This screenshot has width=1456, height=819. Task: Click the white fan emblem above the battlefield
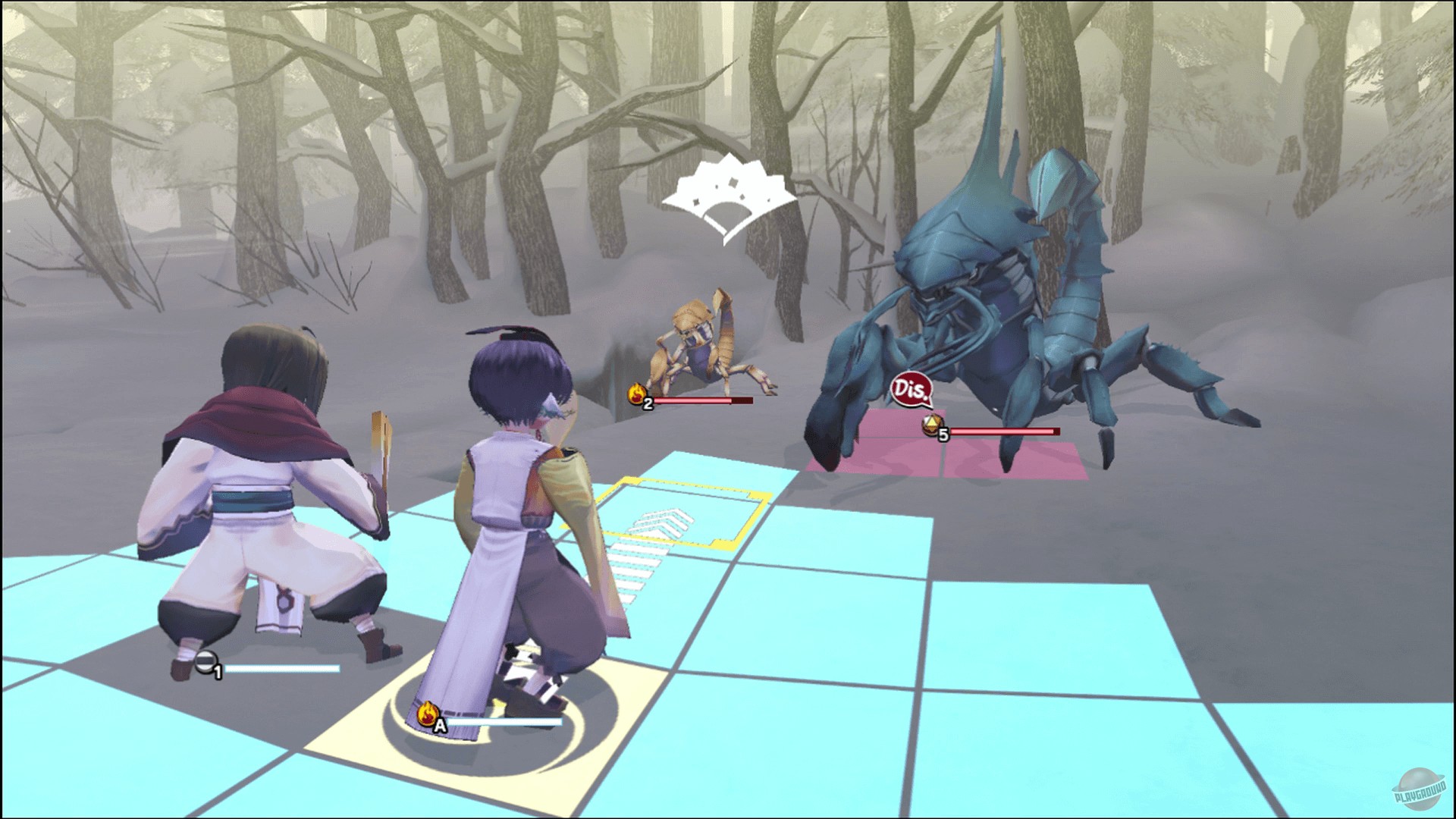[x=728, y=199]
